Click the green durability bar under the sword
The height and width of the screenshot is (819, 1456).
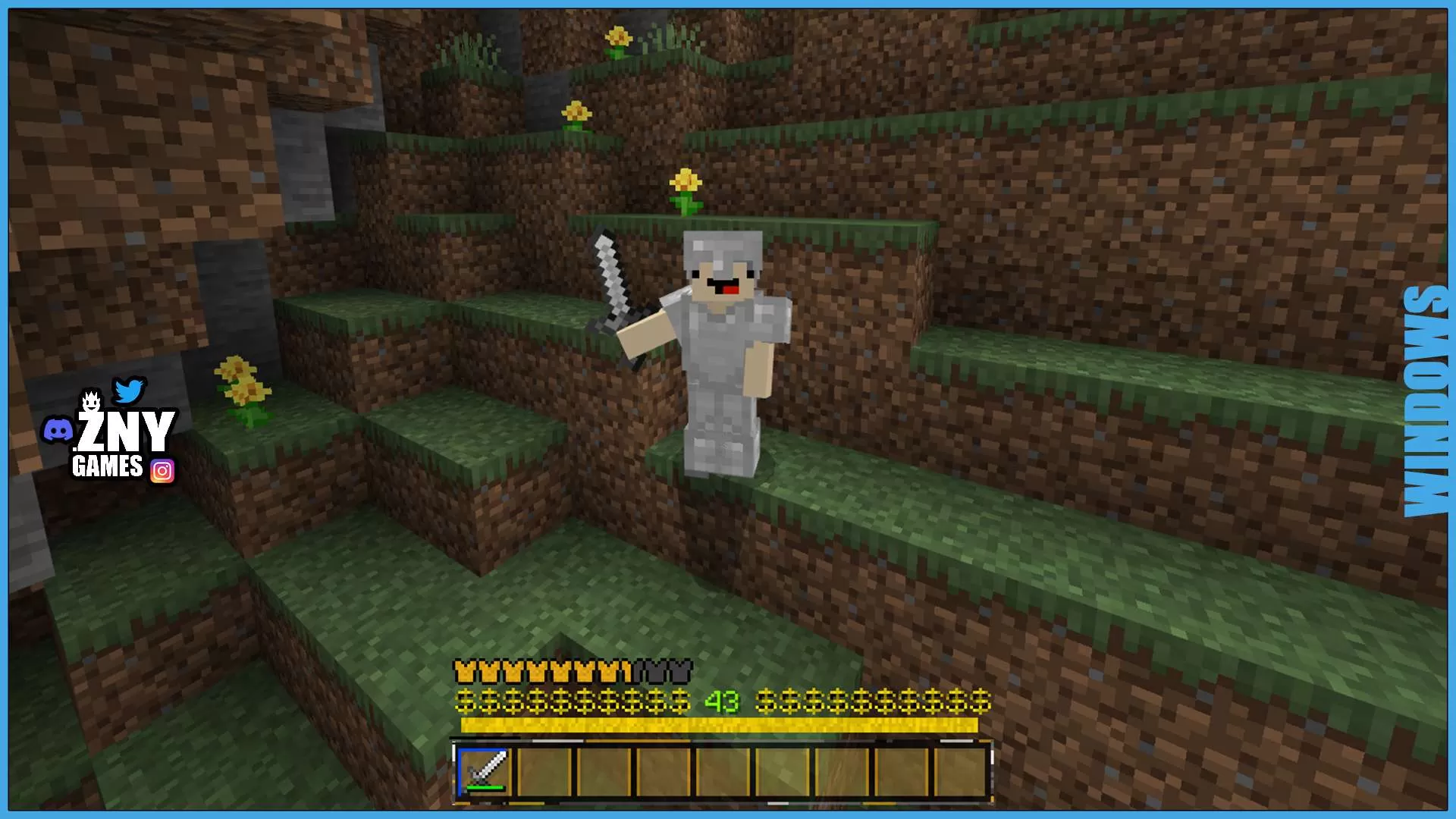(483, 786)
